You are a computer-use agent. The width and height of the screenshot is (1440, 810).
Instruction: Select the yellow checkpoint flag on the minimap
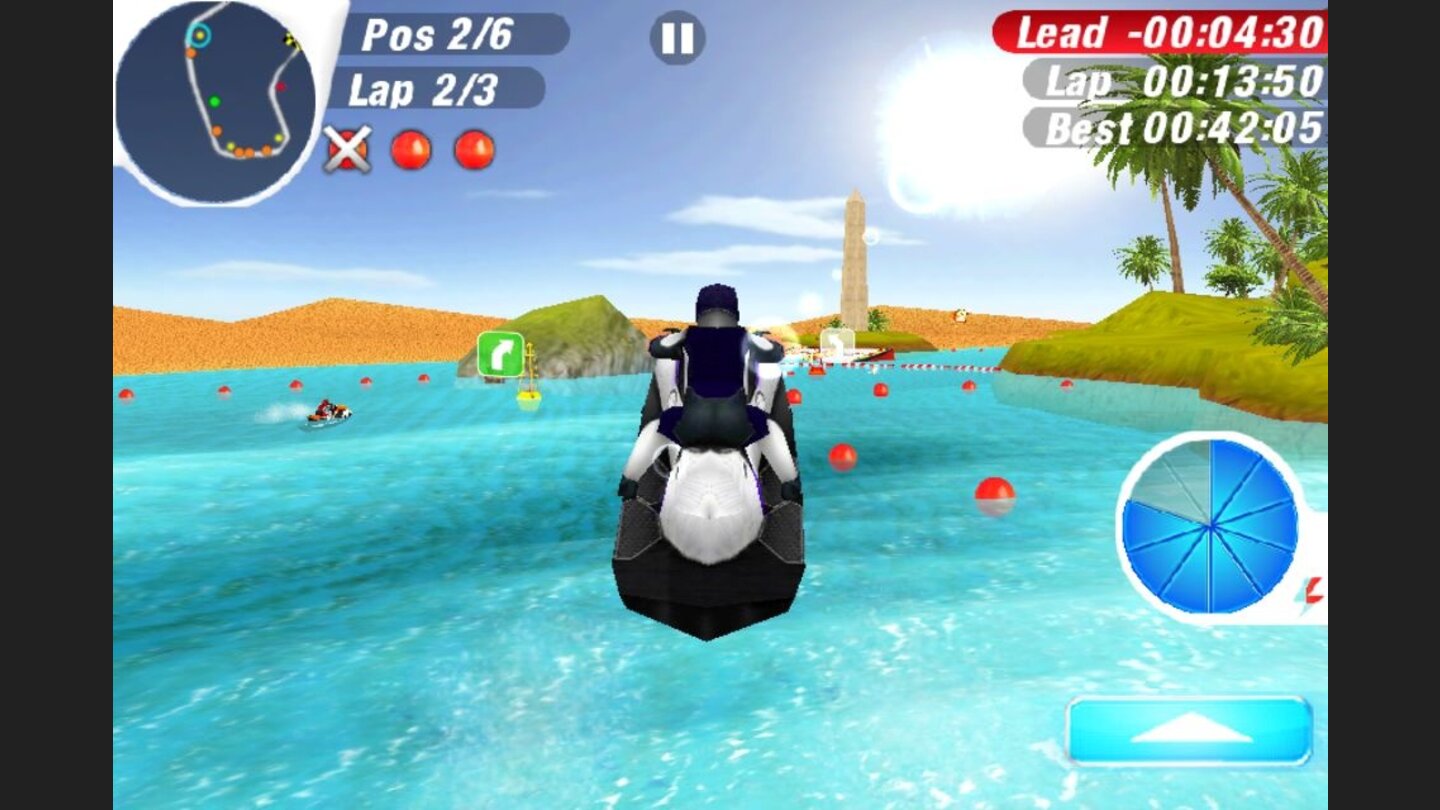(x=288, y=42)
